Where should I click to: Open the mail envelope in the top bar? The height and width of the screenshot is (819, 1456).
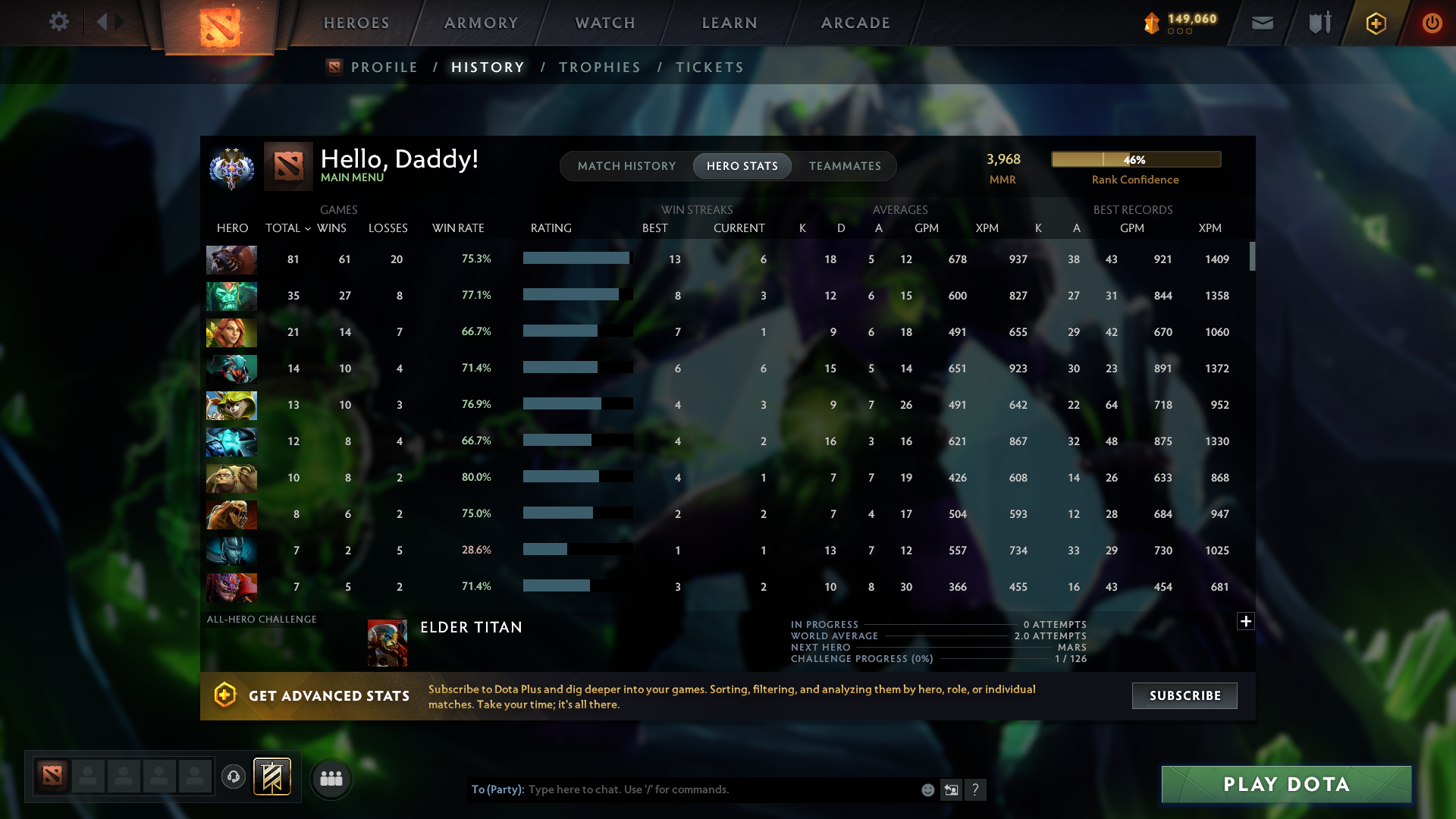pyautogui.click(x=1262, y=23)
